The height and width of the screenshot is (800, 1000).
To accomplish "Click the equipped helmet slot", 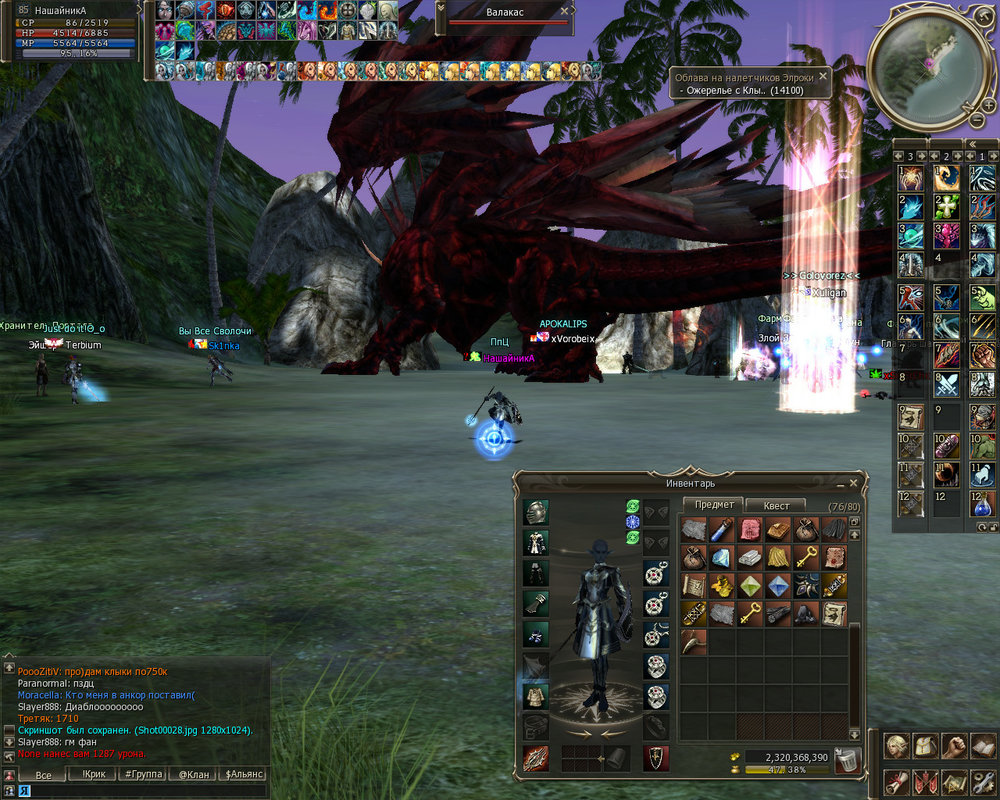I will coord(536,513).
